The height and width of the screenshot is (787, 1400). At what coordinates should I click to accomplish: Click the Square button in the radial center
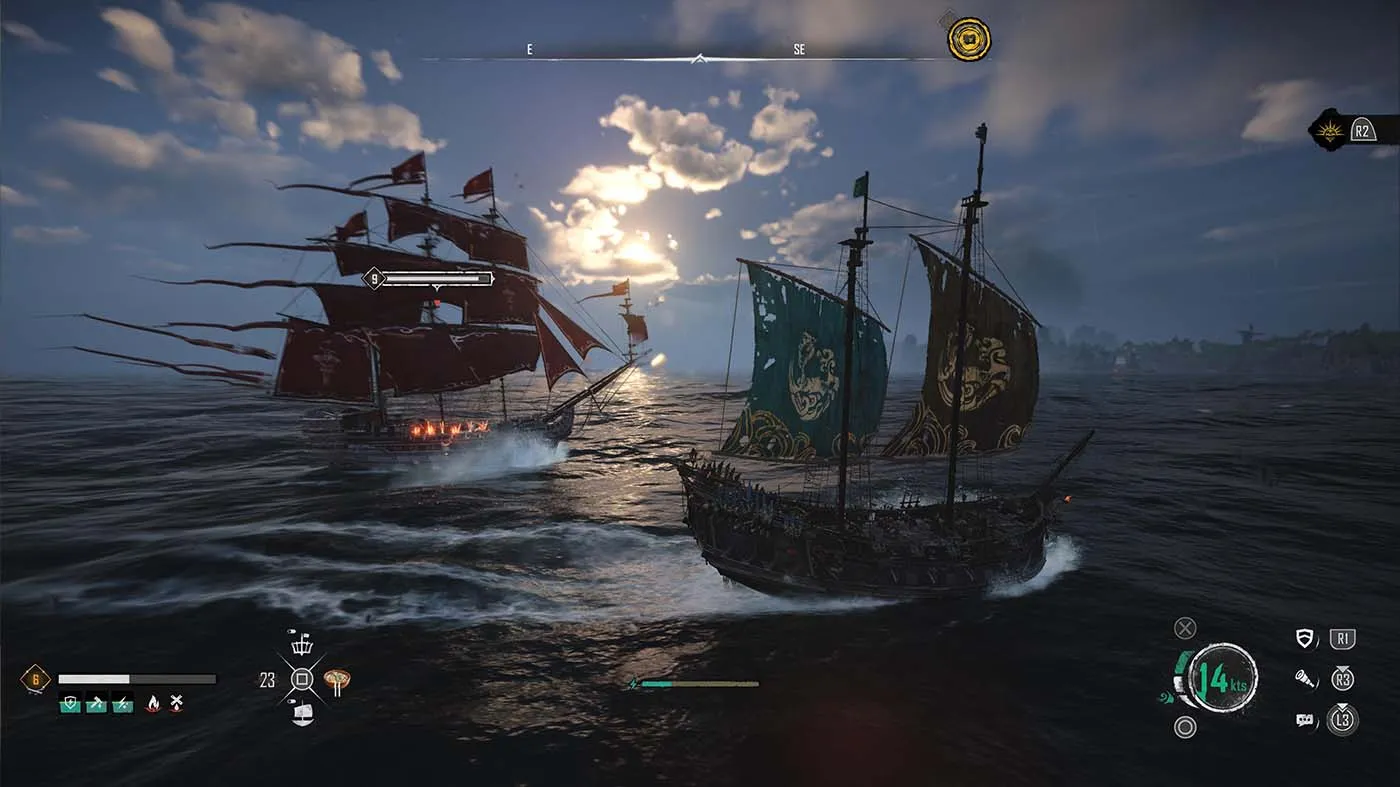303,677
